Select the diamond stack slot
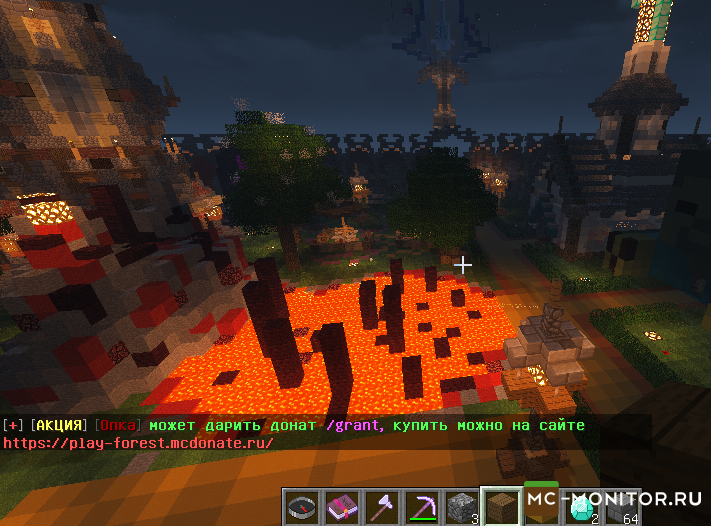Screen dimensions: 711x526 click(581, 508)
